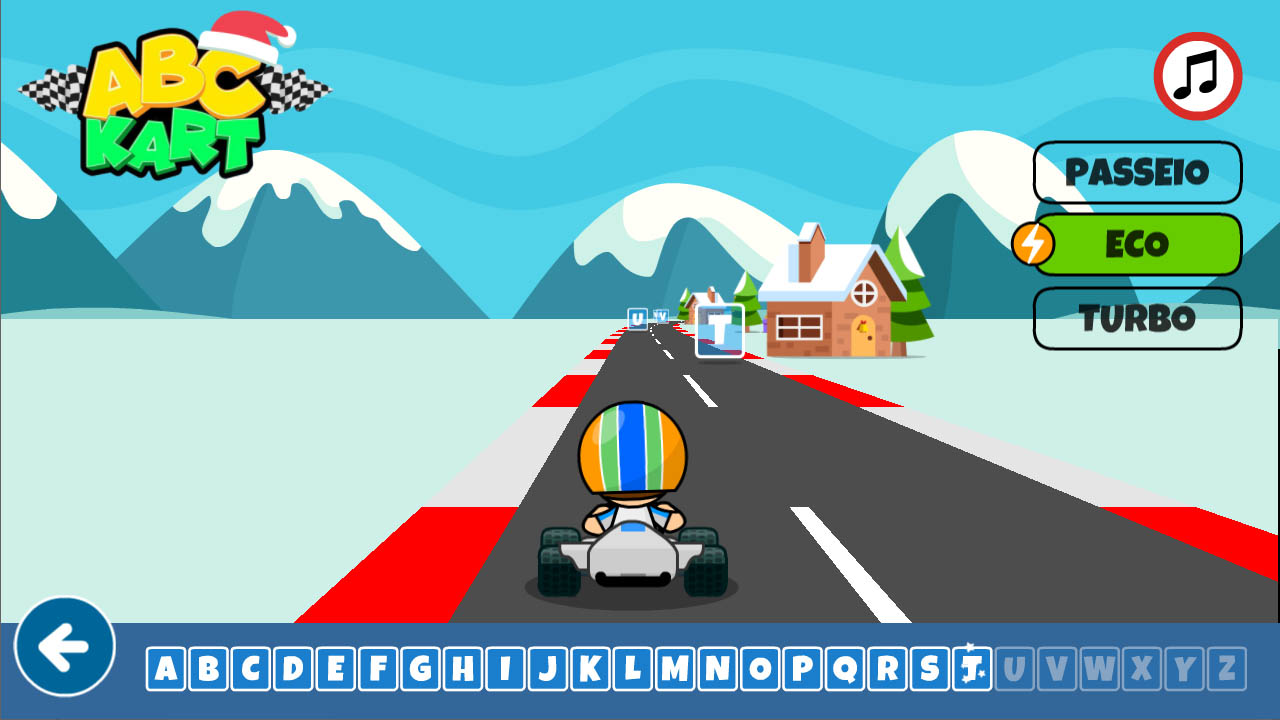Select the TURBO driving mode
Image resolution: width=1280 pixels, height=720 pixels.
(1137, 318)
